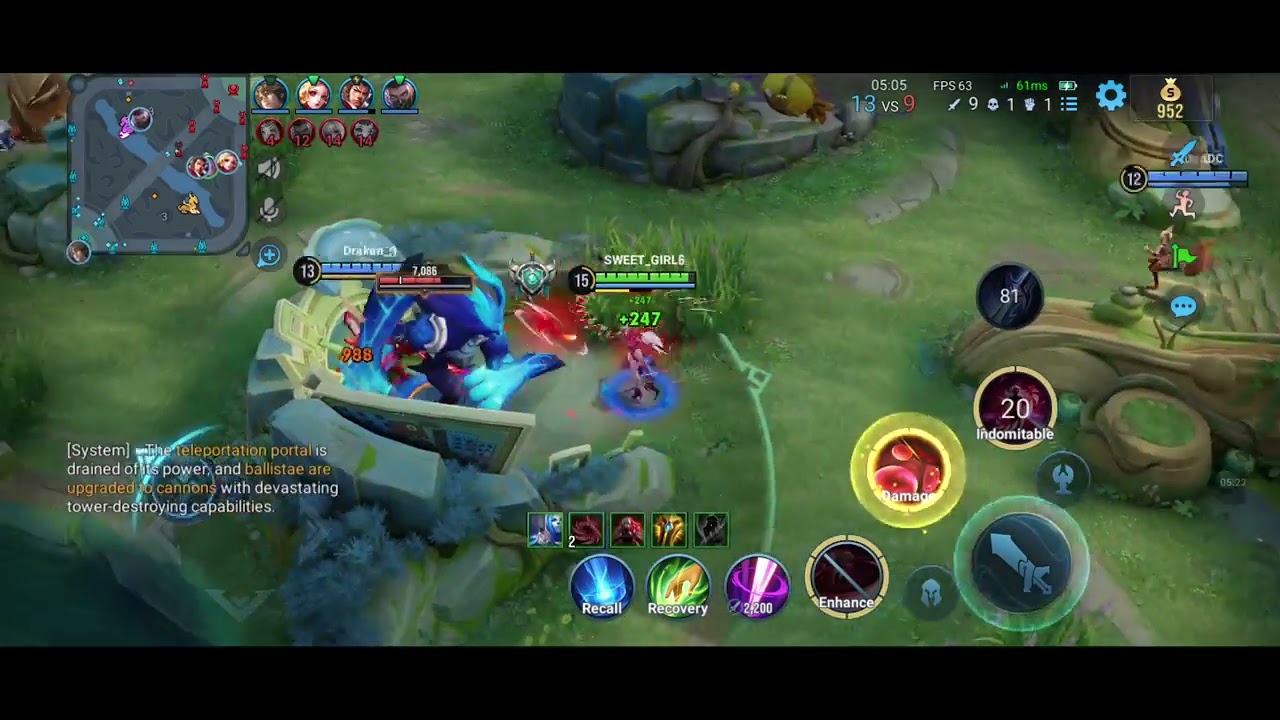Select the blonde teammate portrait
Screen dimensions: 1280x720
[313, 95]
